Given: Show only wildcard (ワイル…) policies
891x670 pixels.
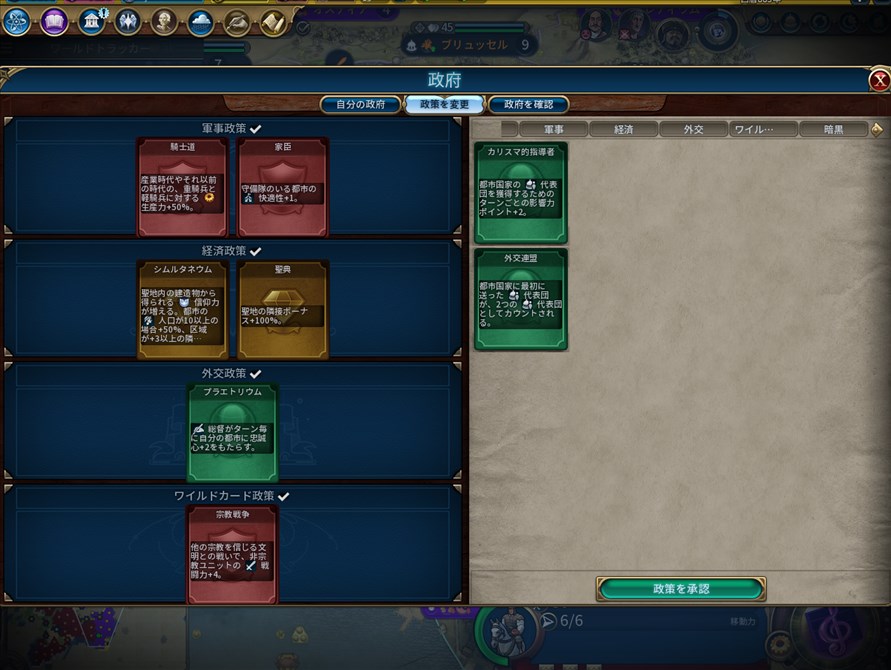Looking at the screenshot, I should point(763,129).
